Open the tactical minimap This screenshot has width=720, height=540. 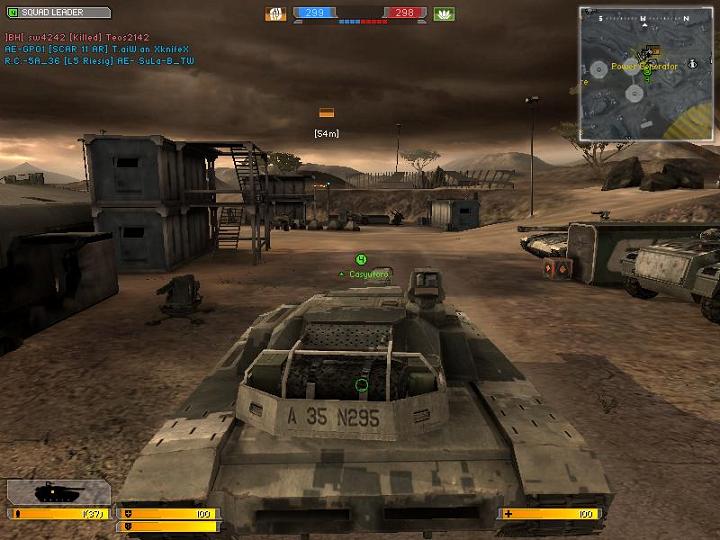[x=647, y=73]
